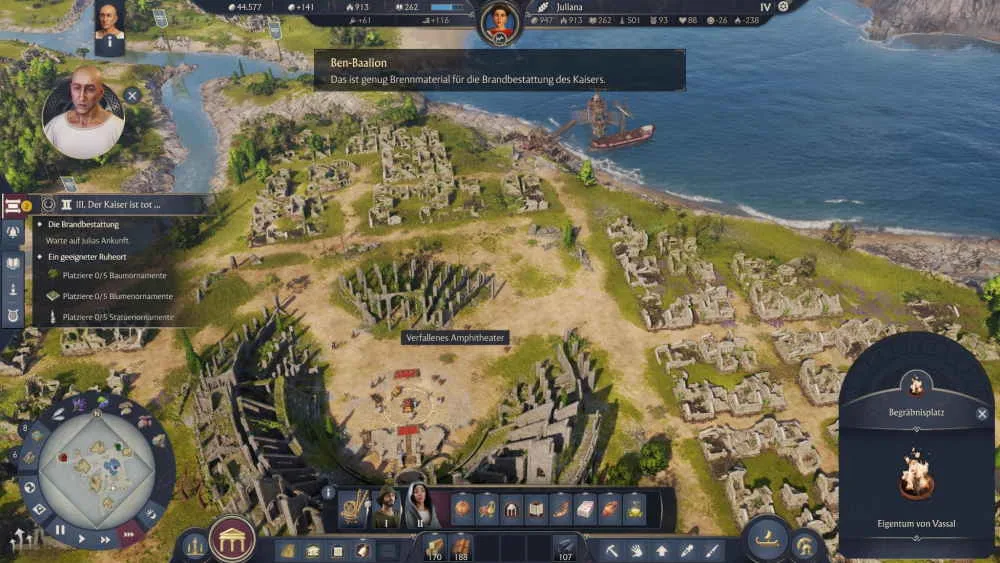Close the Ben-Baalion advisor portrait

pos(132,97)
